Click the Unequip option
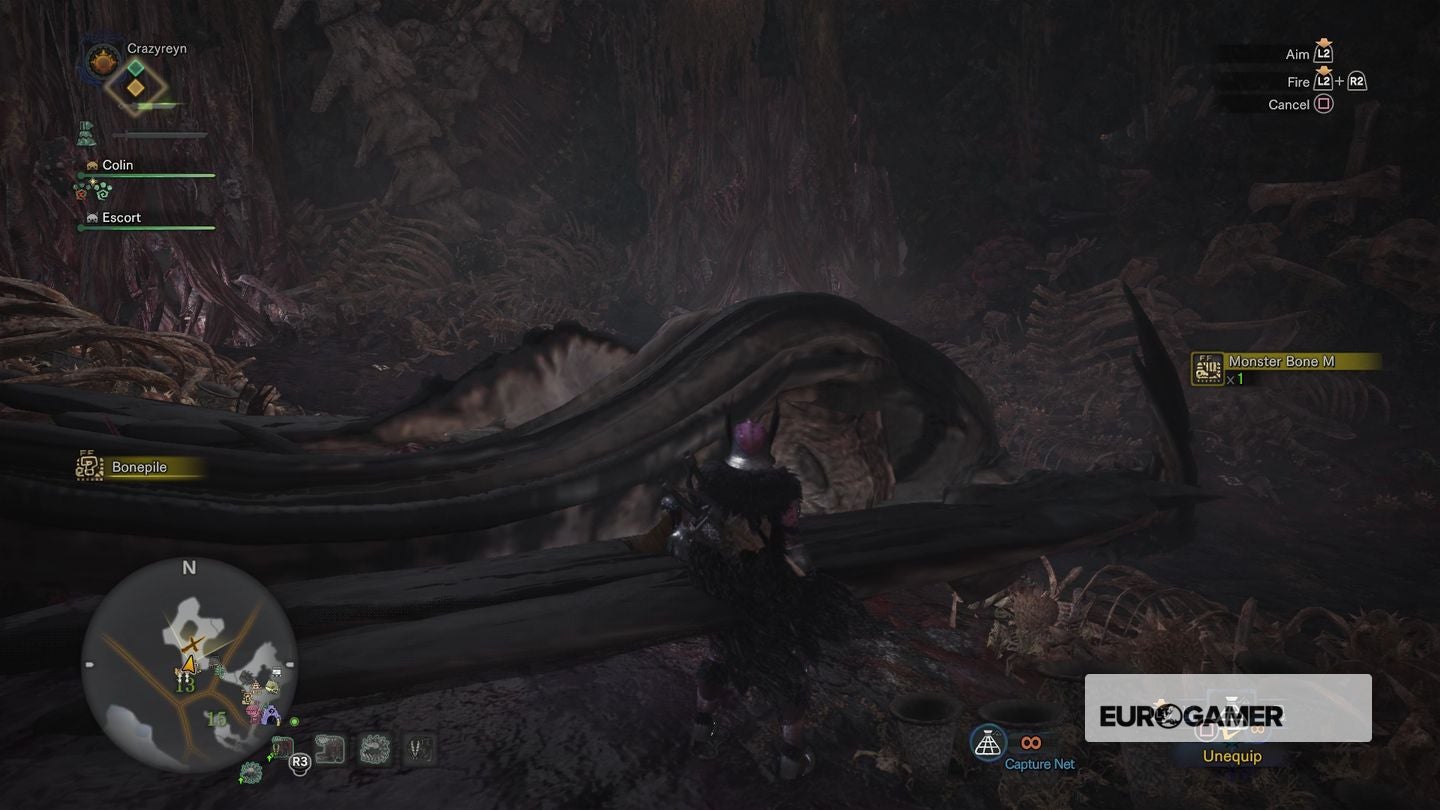 (x=1231, y=756)
